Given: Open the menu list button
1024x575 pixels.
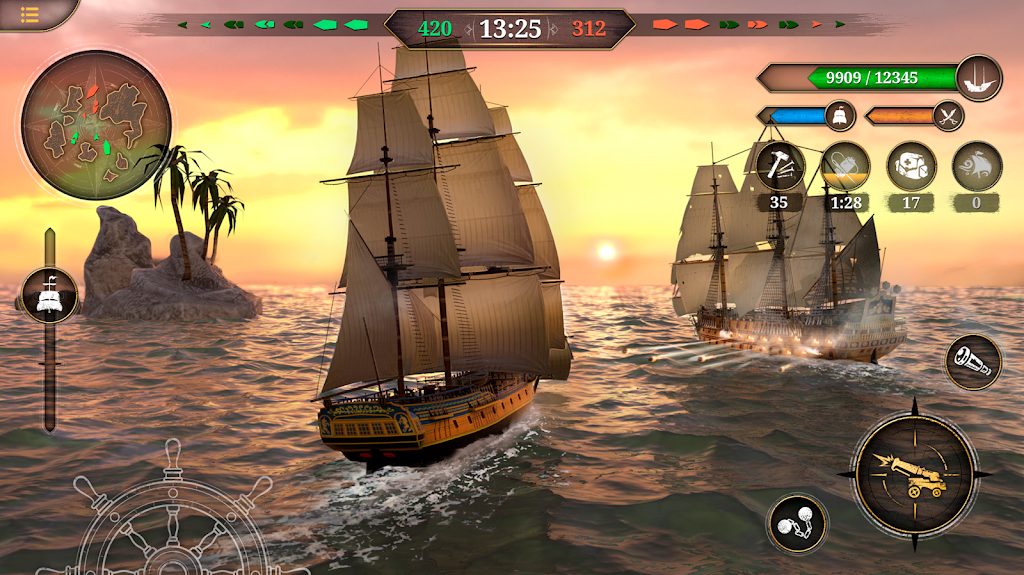Looking at the screenshot, I should pos(29,14).
